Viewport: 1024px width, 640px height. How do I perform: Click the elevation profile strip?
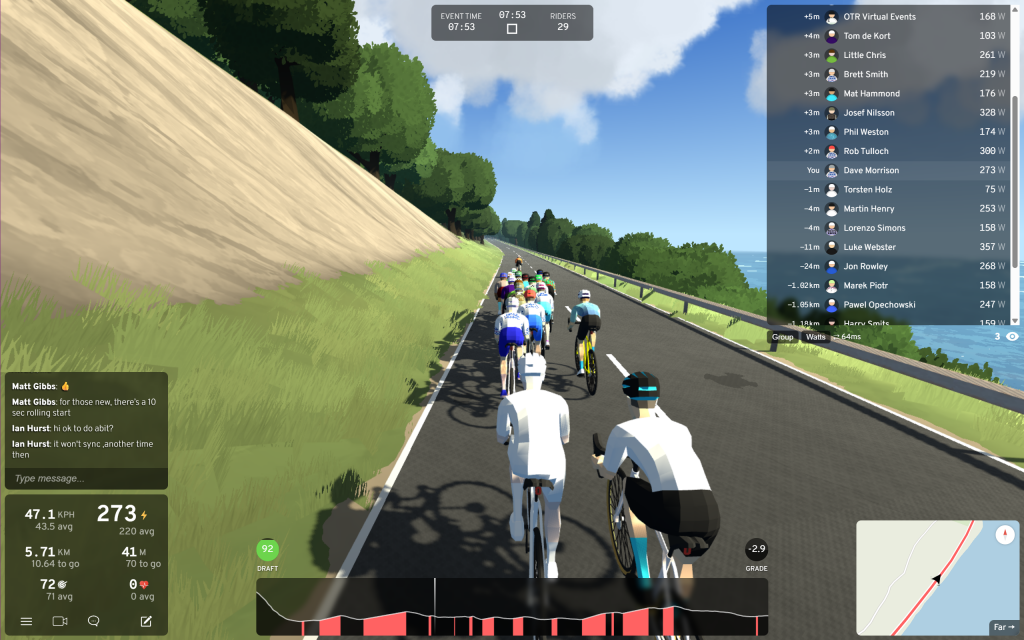point(511,607)
